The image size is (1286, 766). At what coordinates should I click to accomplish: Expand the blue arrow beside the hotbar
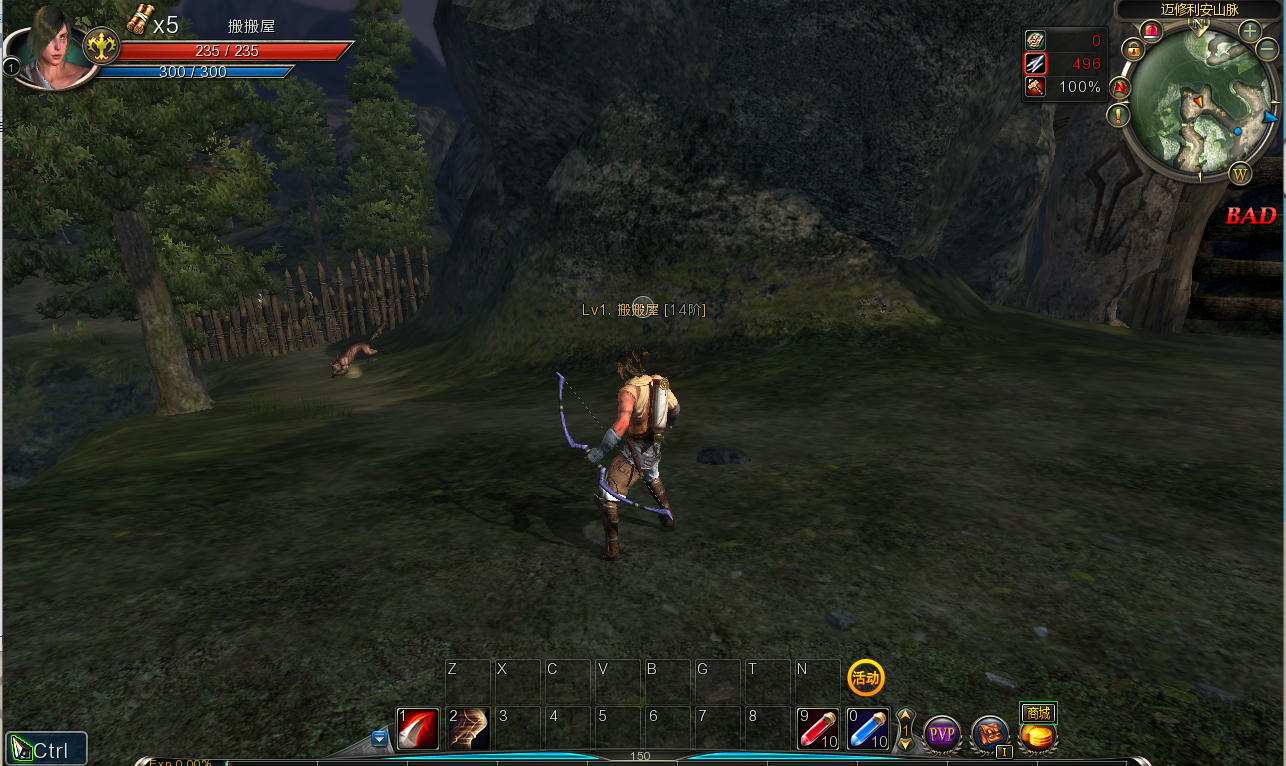point(379,739)
